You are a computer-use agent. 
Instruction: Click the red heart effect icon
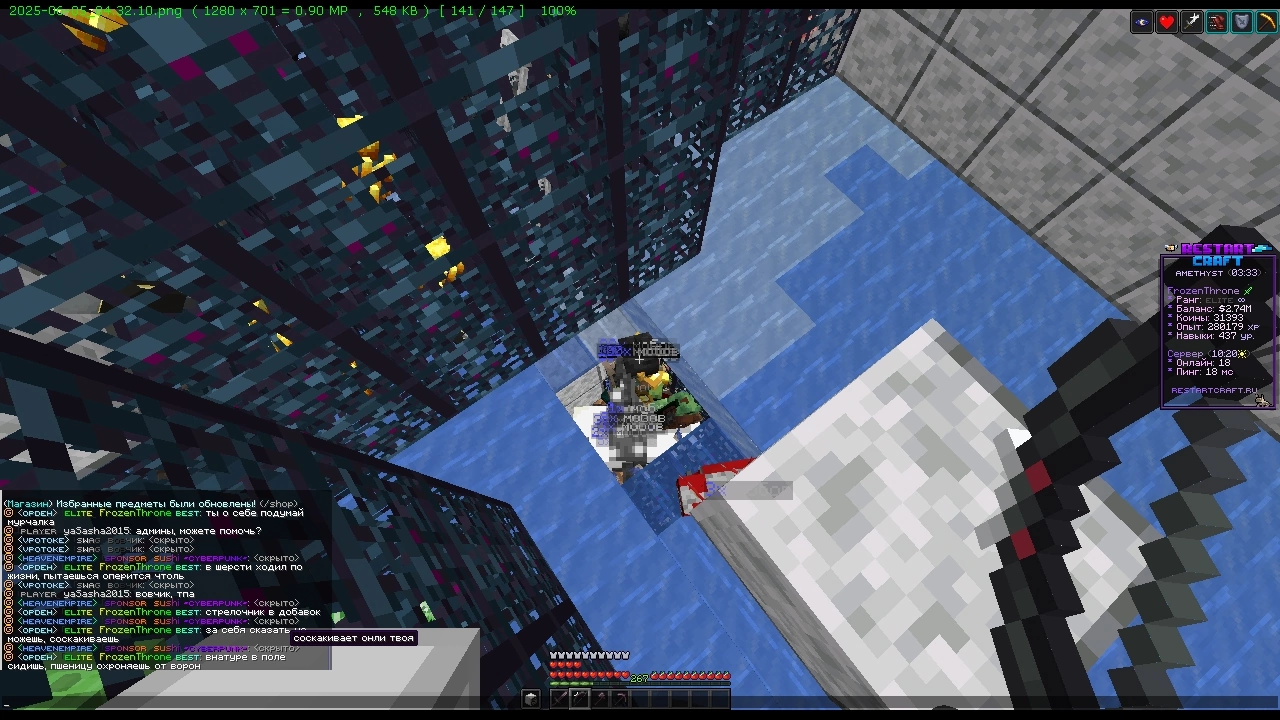(x=1167, y=22)
